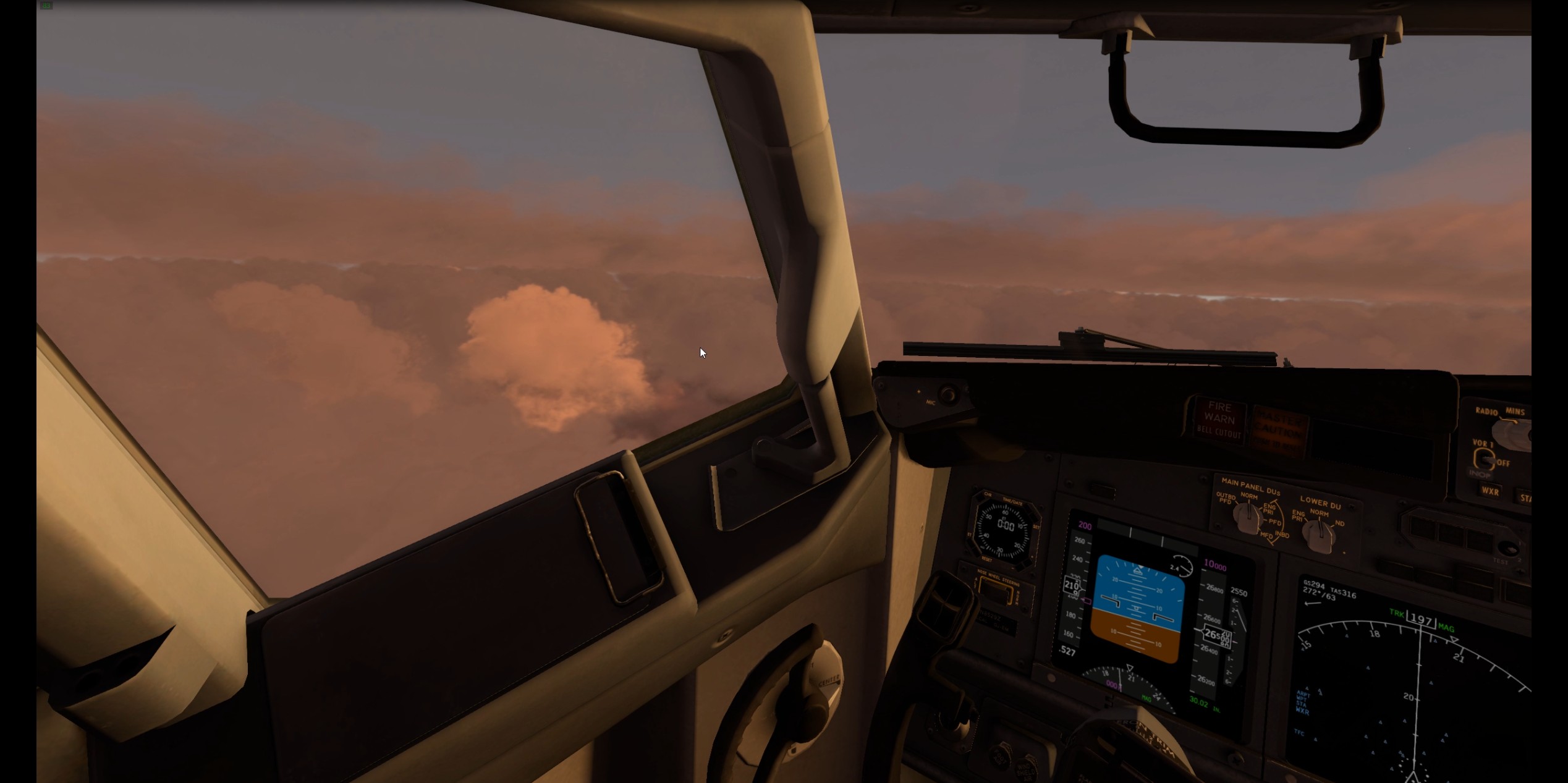Toggle the WXR weather radar button

(x=1490, y=491)
